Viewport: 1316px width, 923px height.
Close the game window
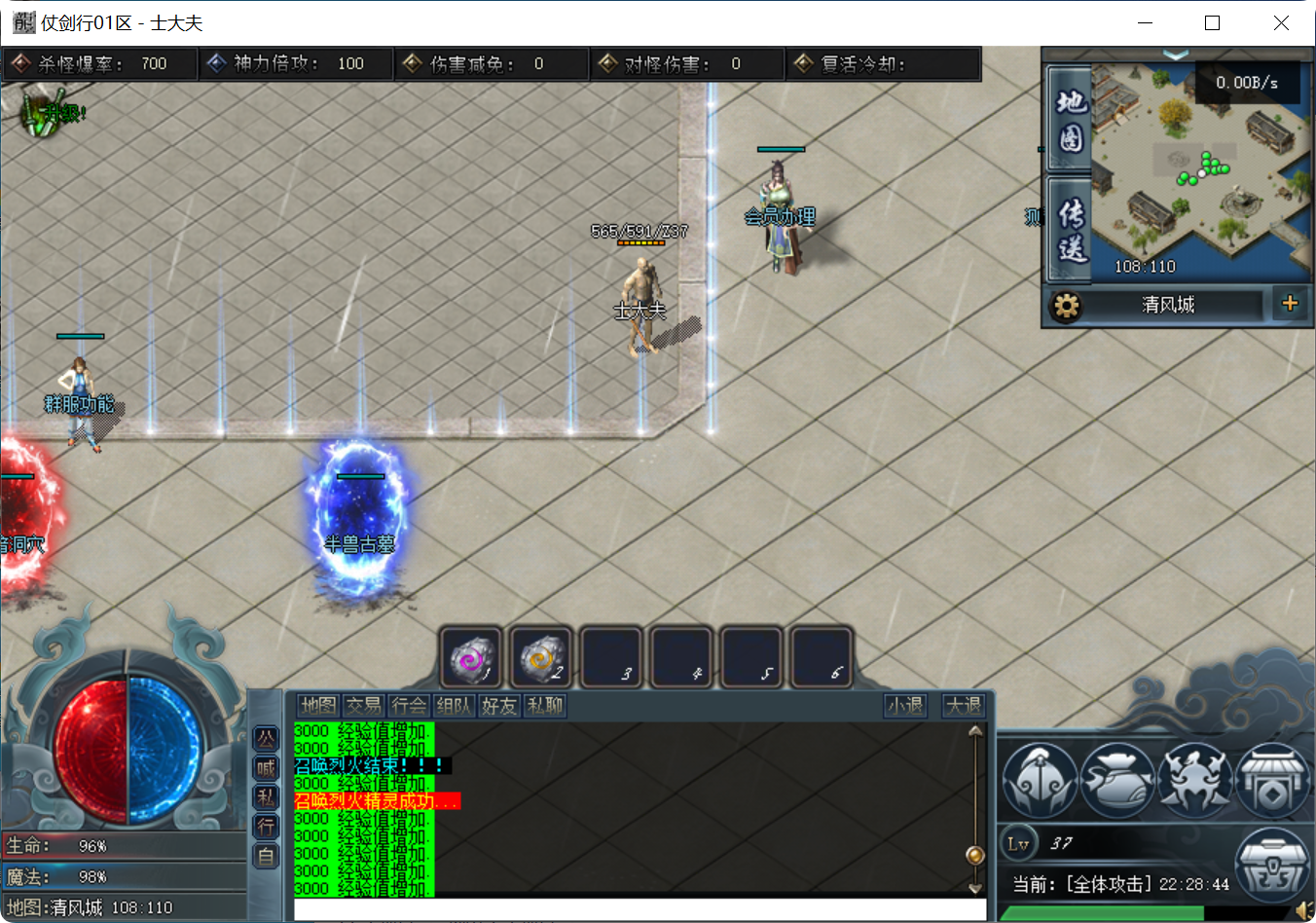pyautogui.click(x=1281, y=23)
